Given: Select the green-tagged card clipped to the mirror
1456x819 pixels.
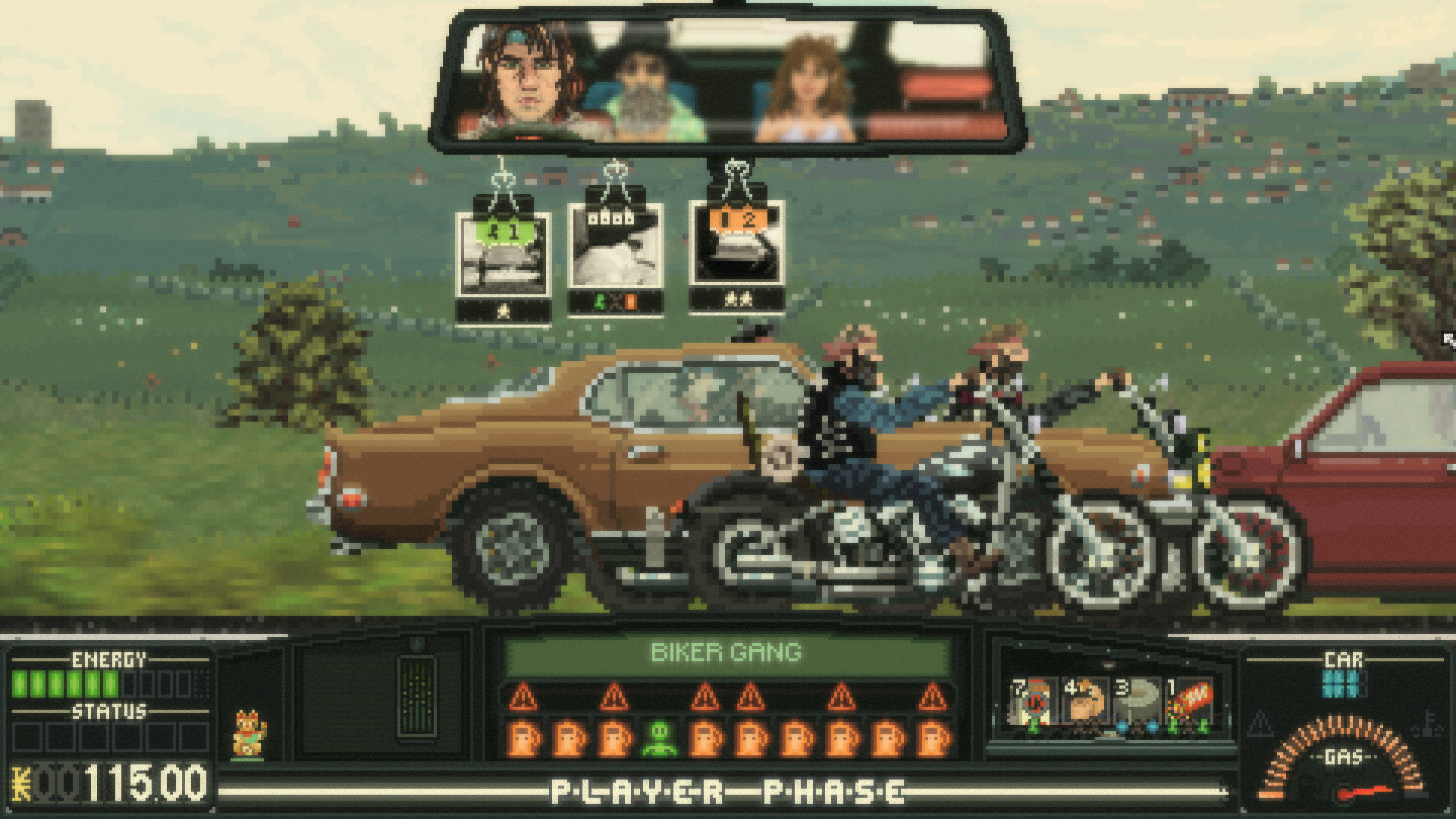Looking at the screenshot, I should coord(504,254).
